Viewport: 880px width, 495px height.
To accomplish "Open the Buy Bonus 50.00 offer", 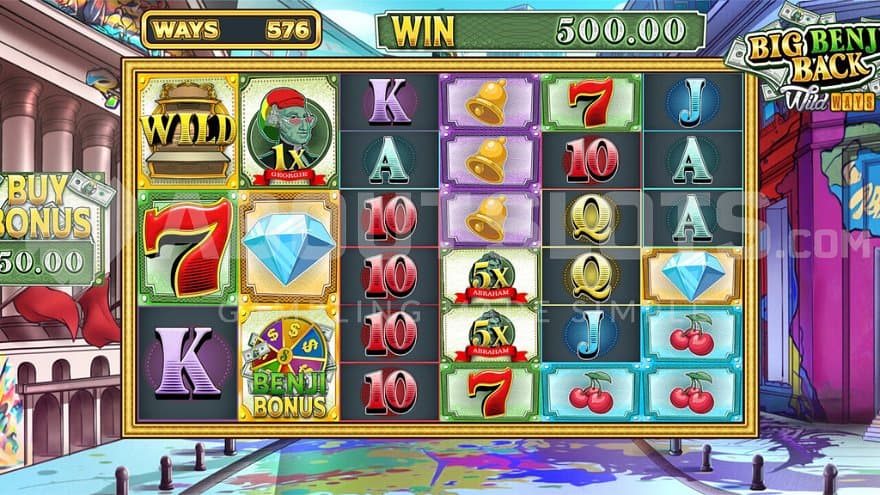I will click(x=52, y=228).
